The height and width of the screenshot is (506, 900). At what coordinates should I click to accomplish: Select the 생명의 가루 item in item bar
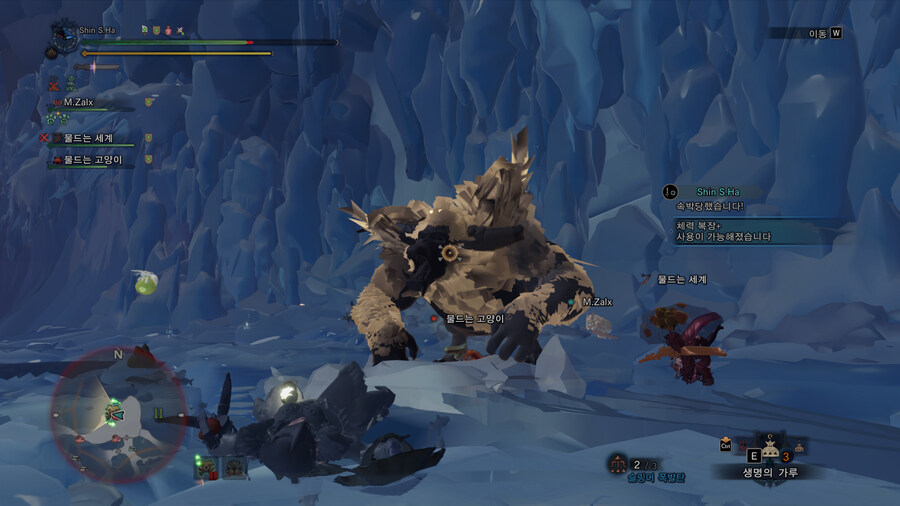[x=770, y=448]
